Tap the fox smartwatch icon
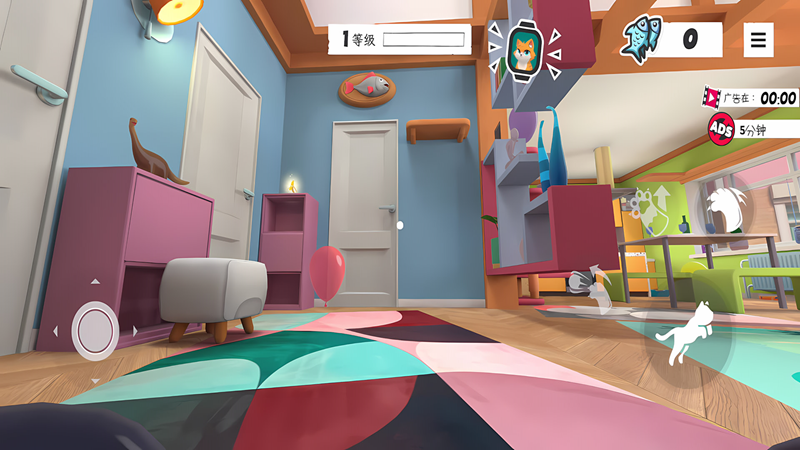This screenshot has width=800, height=450. click(524, 51)
